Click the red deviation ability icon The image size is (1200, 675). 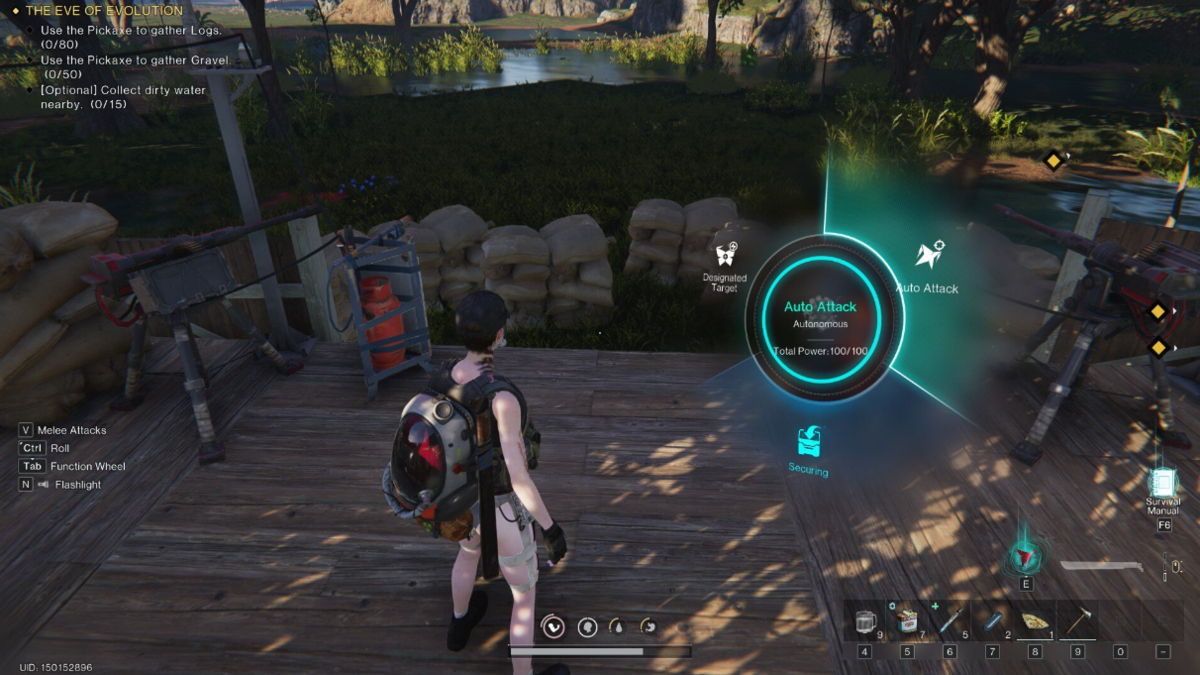point(1026,556)
